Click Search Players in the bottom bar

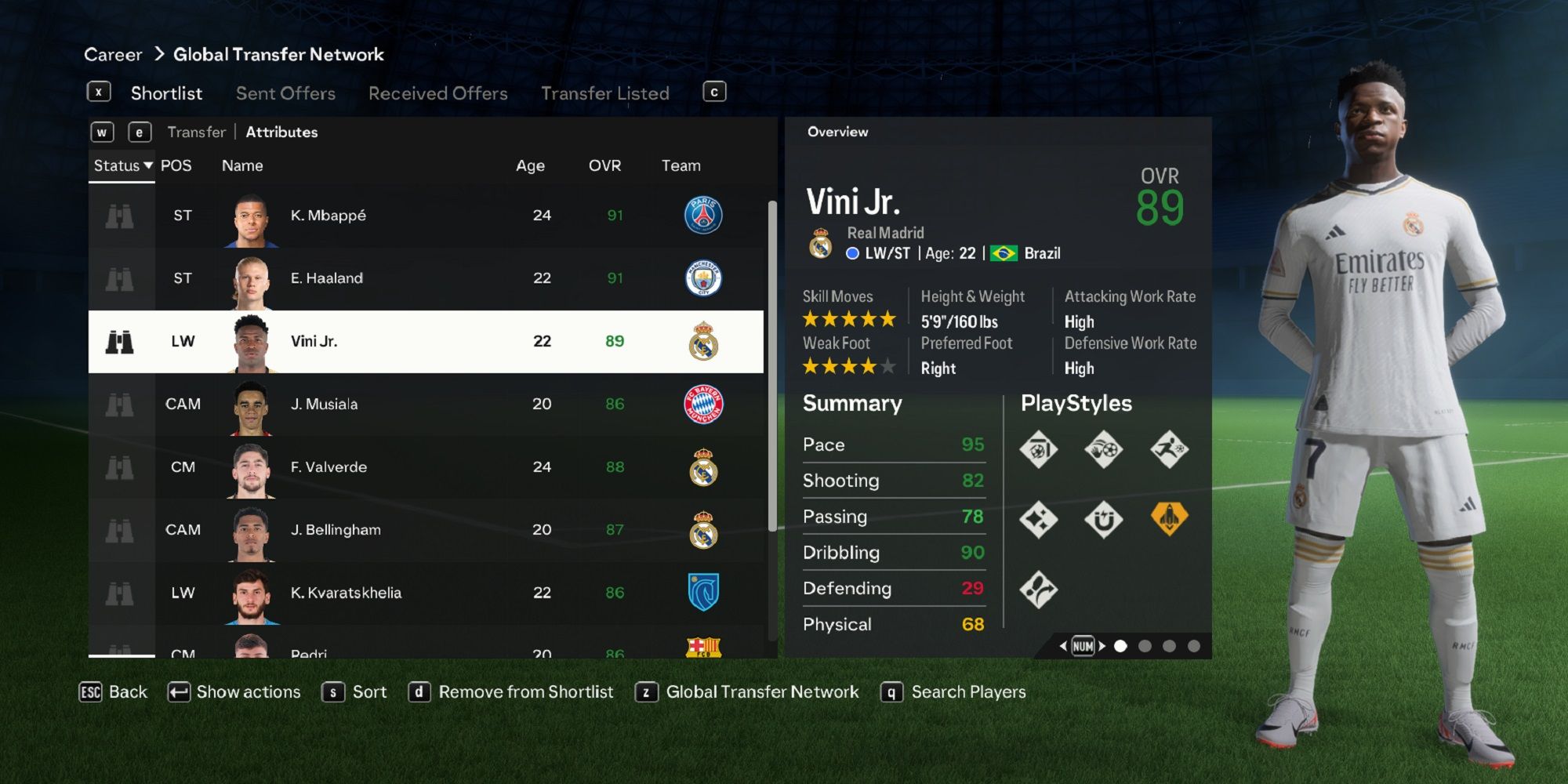point(967,691)
